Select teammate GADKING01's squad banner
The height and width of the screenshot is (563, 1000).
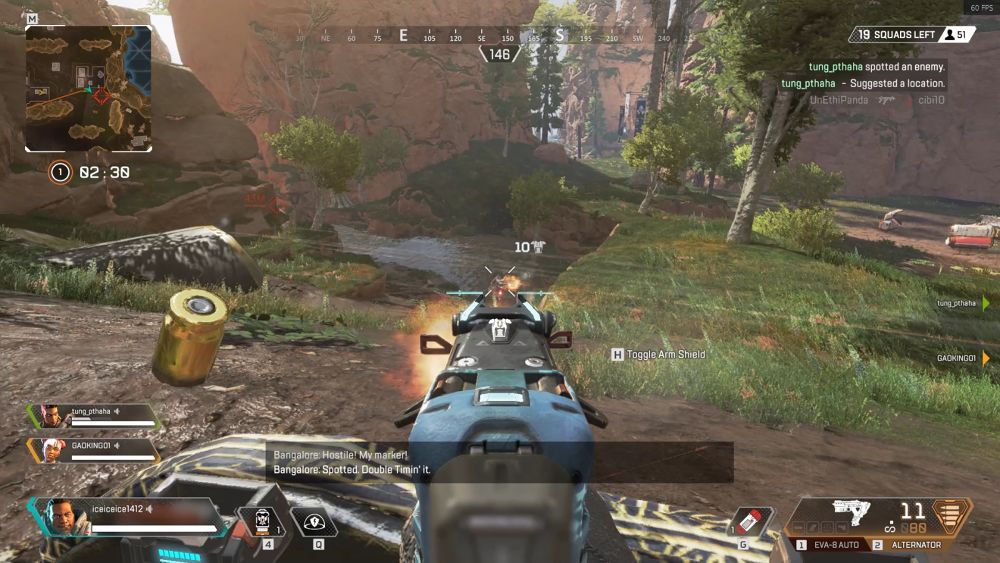tap(94, 450)
